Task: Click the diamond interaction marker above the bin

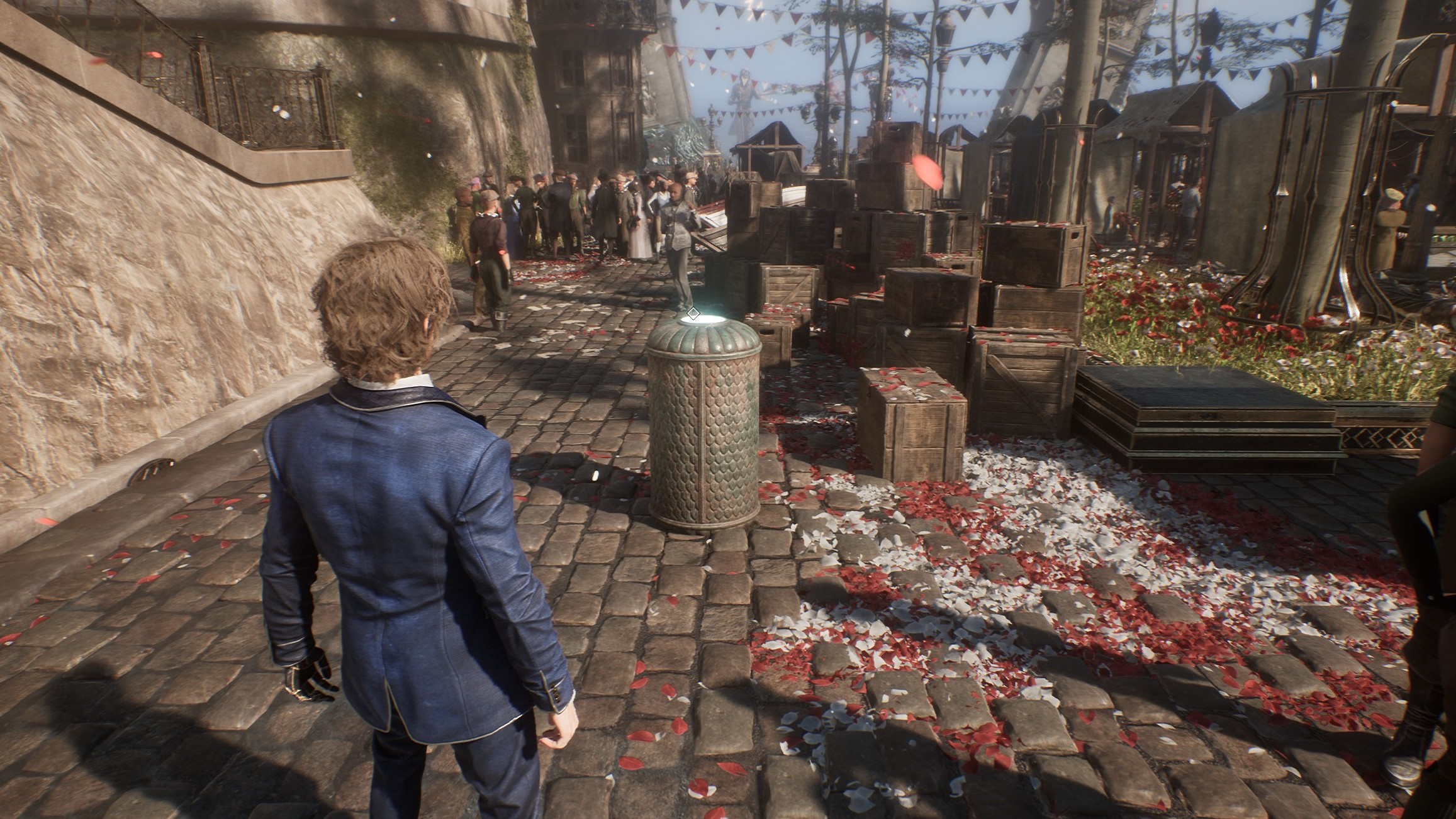Action: [693, 313]
